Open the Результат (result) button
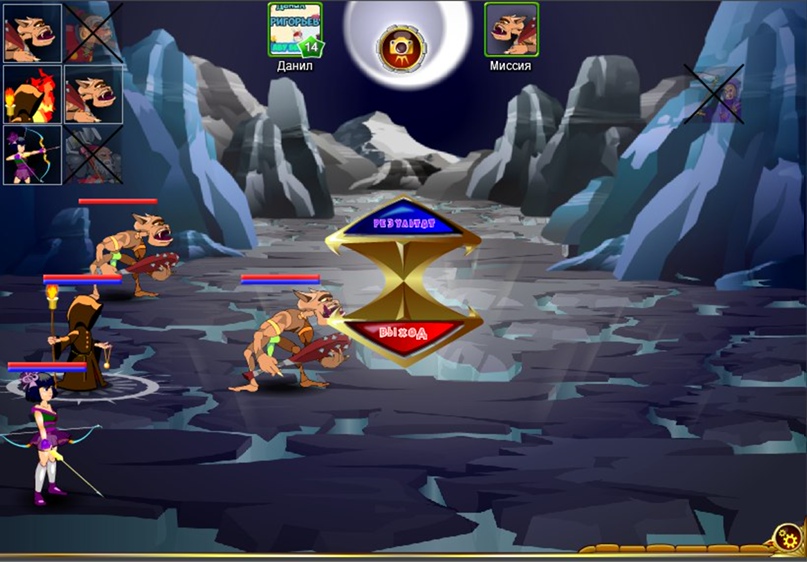 pos(405,226)
